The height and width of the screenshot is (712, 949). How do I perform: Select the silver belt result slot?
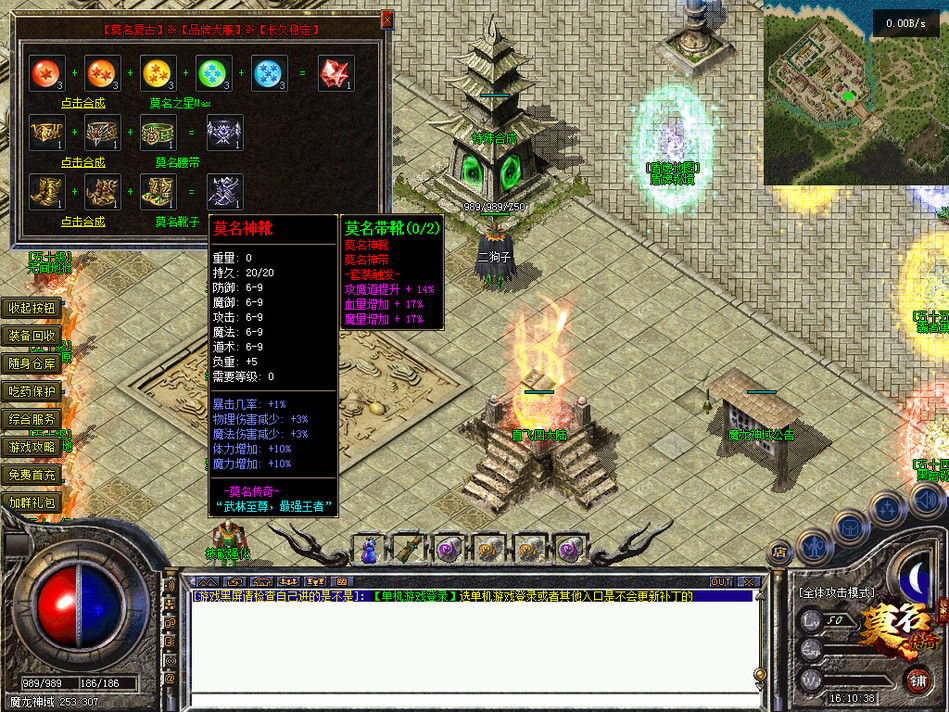[x=224, y=132]
